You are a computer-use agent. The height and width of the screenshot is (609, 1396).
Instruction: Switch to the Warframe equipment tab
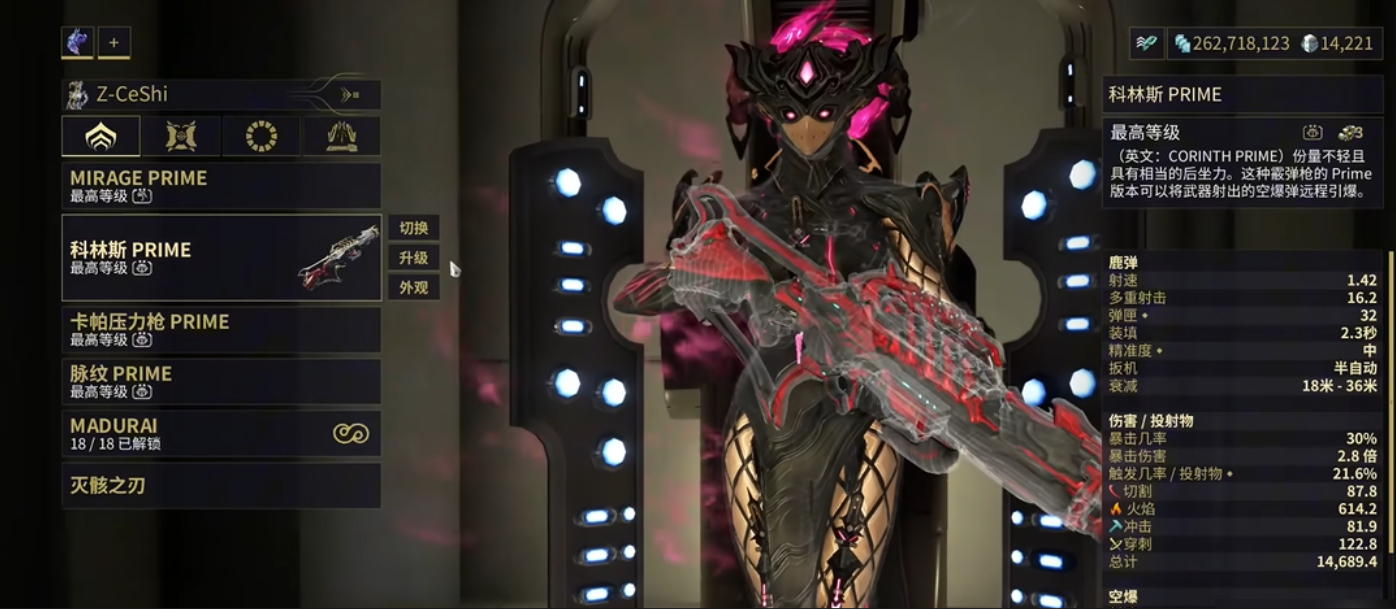100,136
